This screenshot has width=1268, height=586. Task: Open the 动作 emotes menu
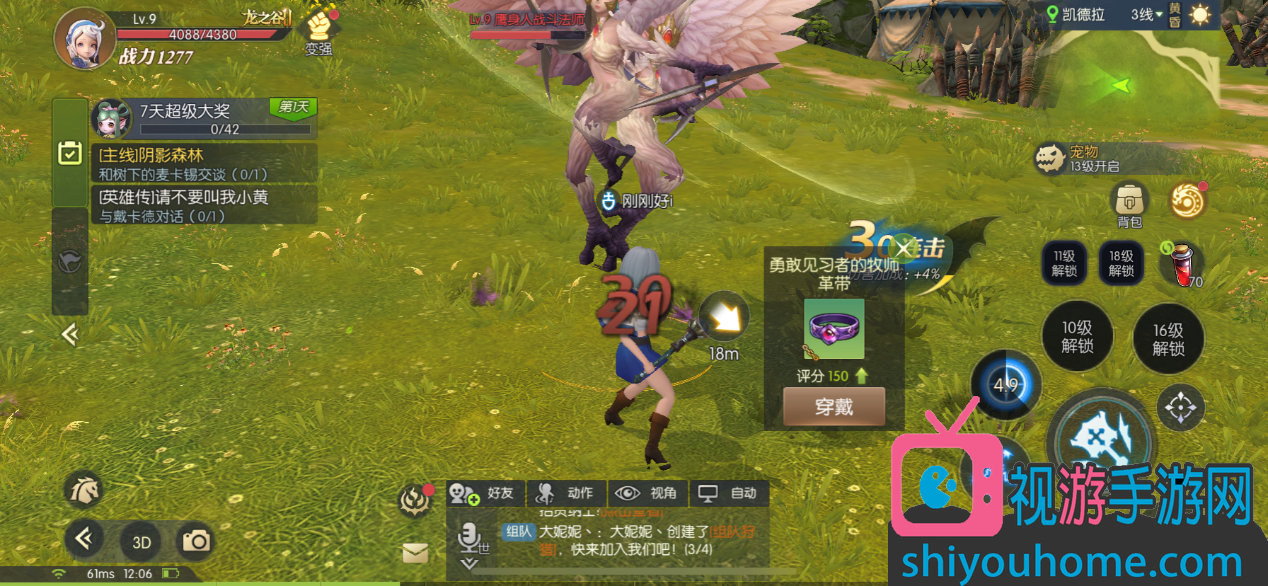pyautogui.click(x=567, y=493)
